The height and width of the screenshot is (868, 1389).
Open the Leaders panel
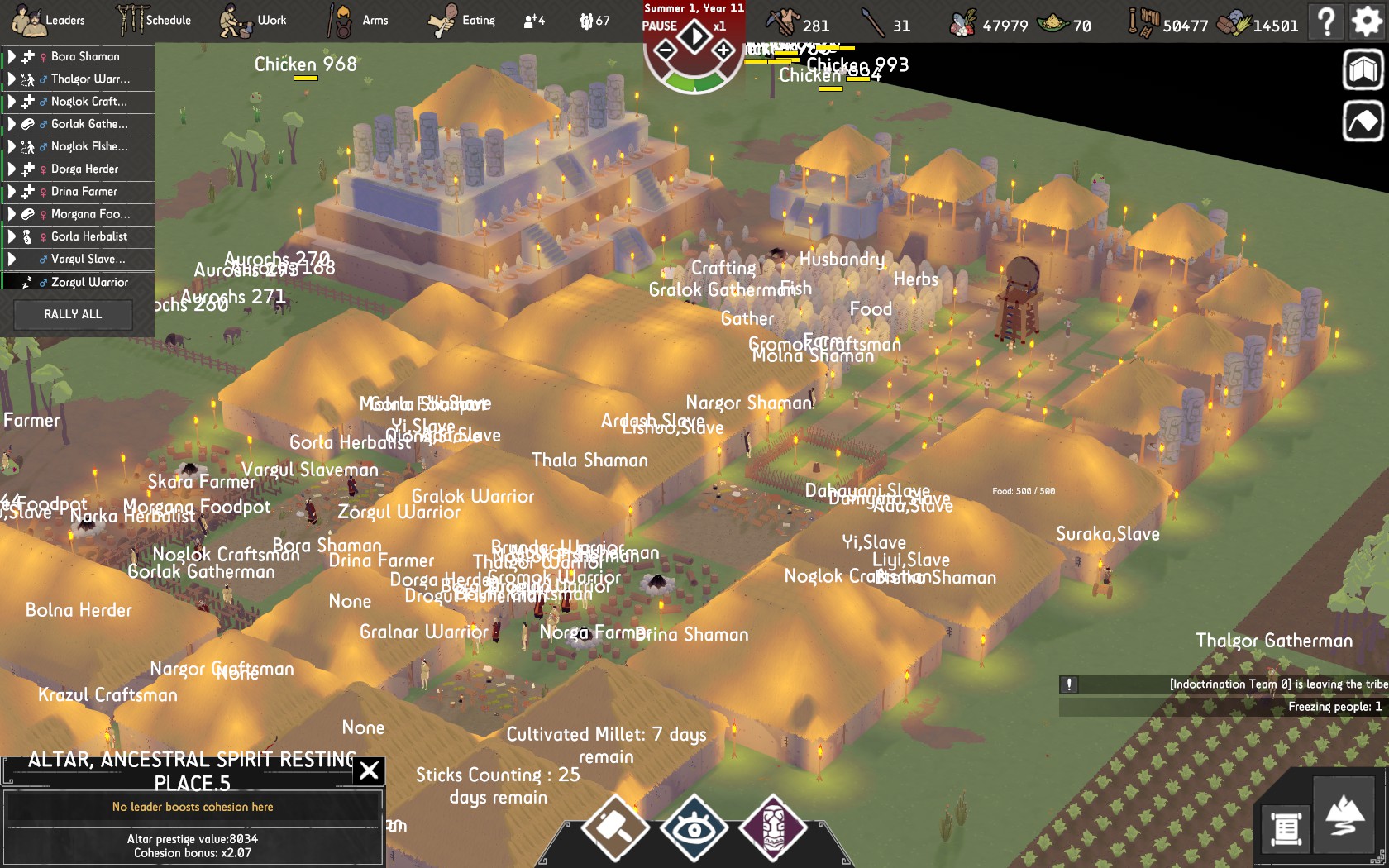click(47, 21)
